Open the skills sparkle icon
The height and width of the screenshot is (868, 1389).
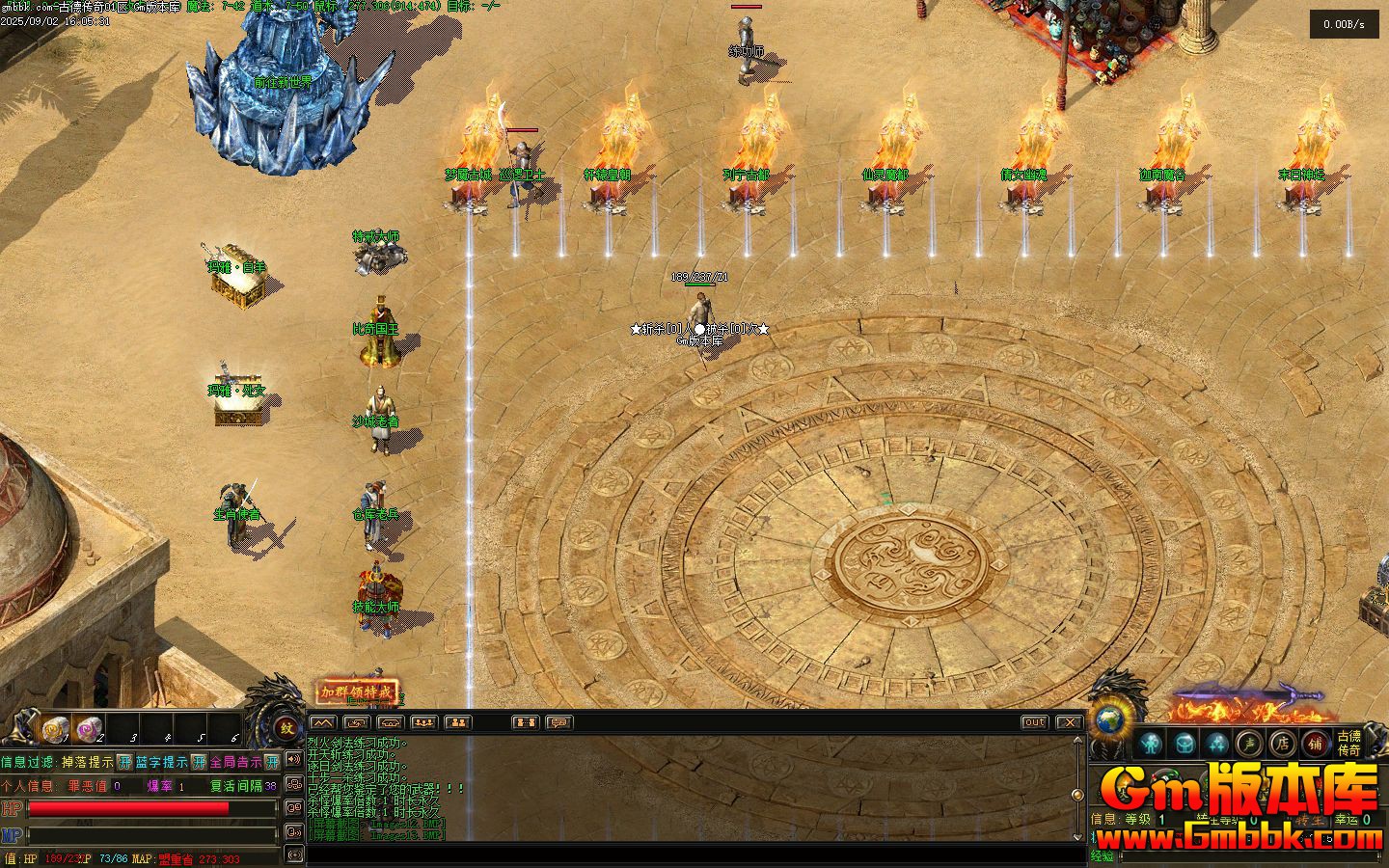(x=1216, y=743)
